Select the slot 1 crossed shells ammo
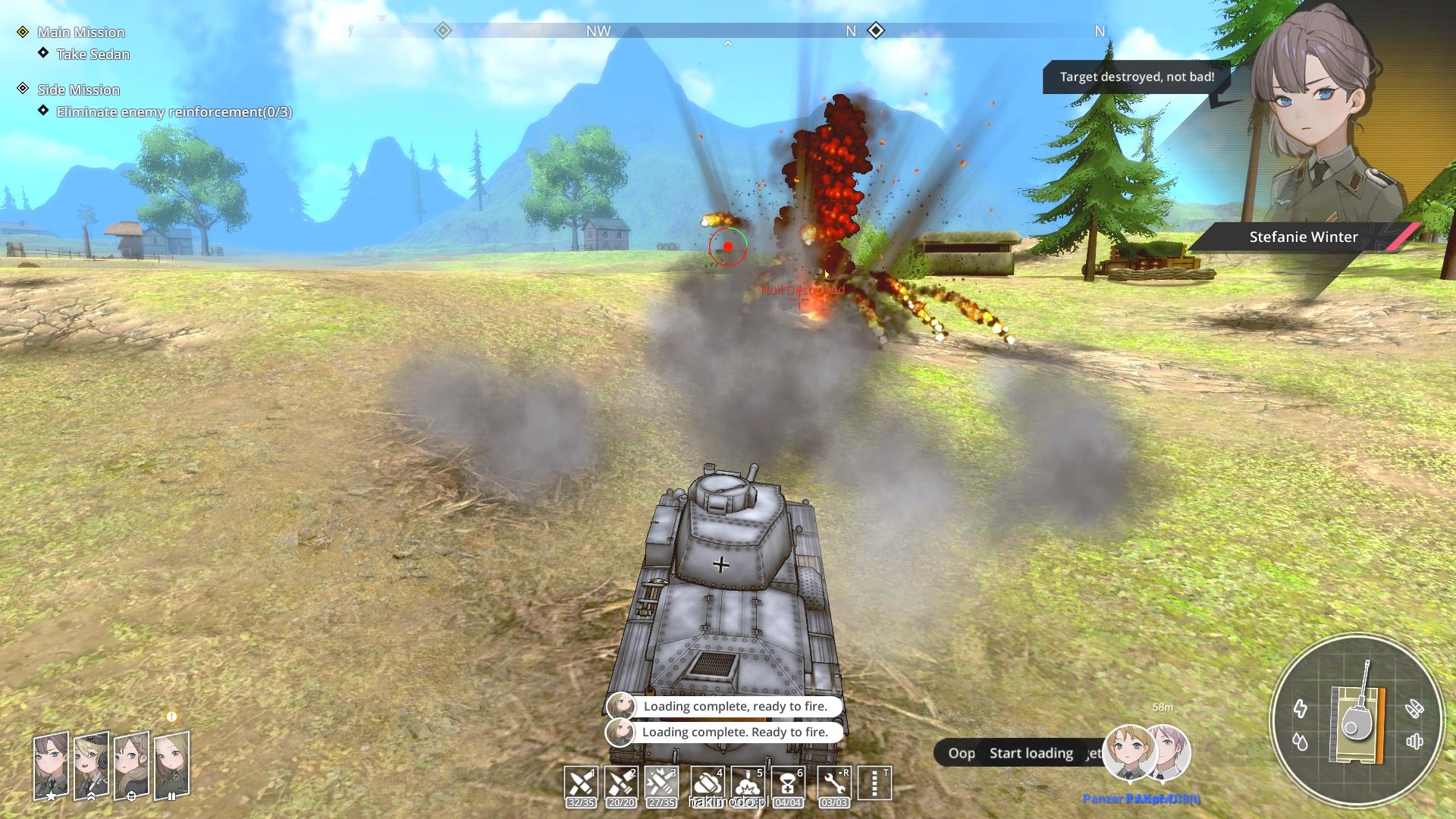Screen dimensions: 1456x819 581,783
